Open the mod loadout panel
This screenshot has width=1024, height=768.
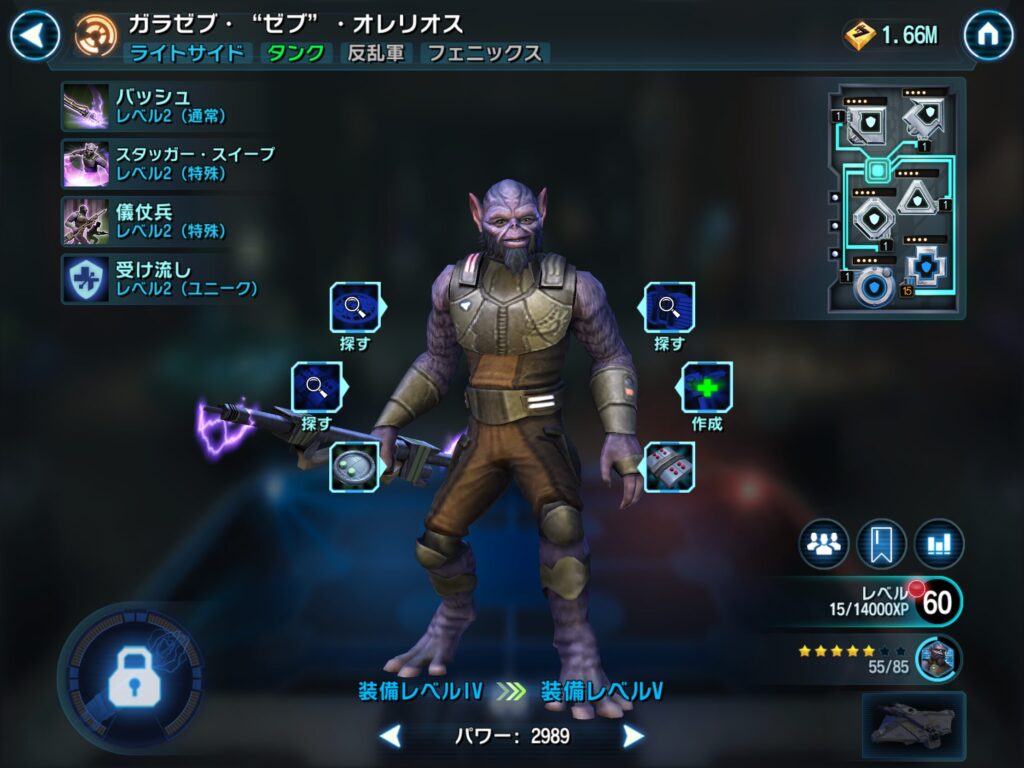(x=895, y=198)
